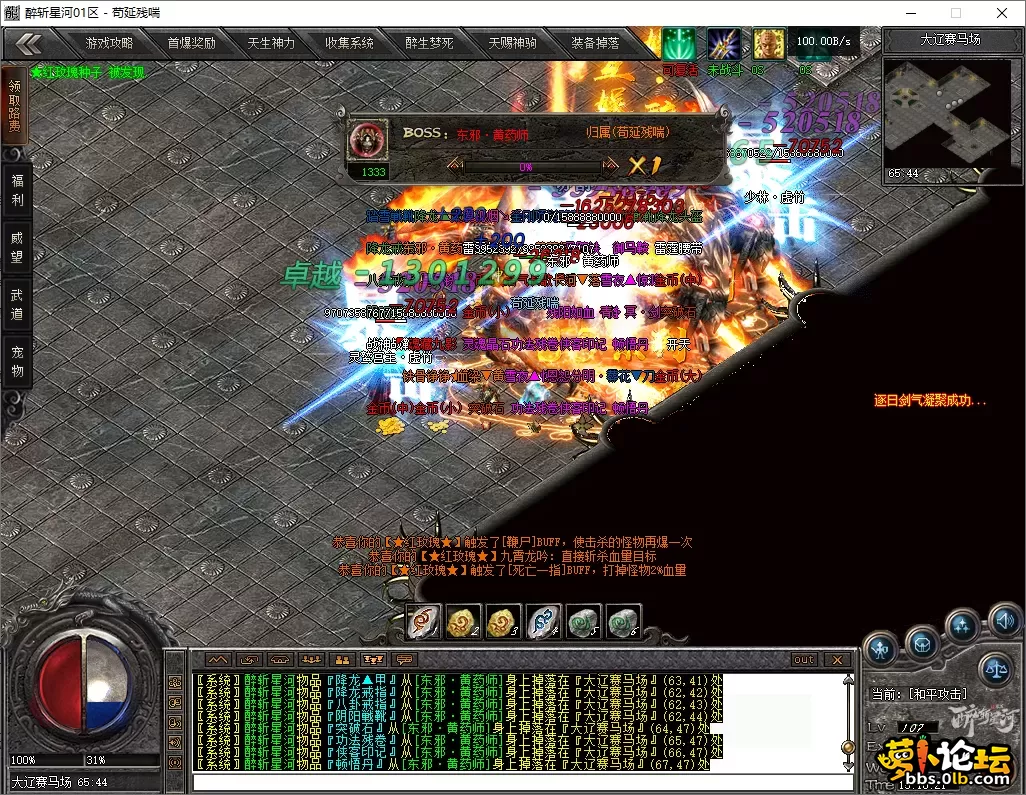1026x795 pixels.
Task: Switch to the 武道 side tab
Action: (x=16, y=304)
